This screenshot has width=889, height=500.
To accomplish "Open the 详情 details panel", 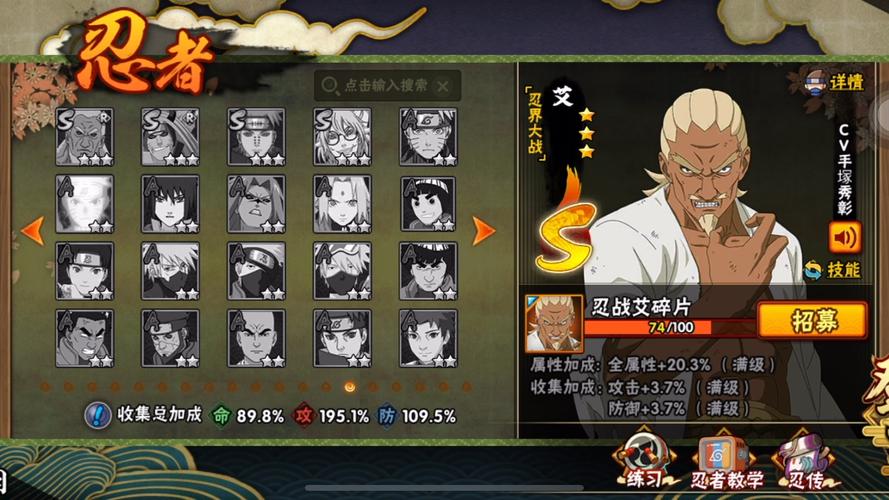I will (834, 82).
